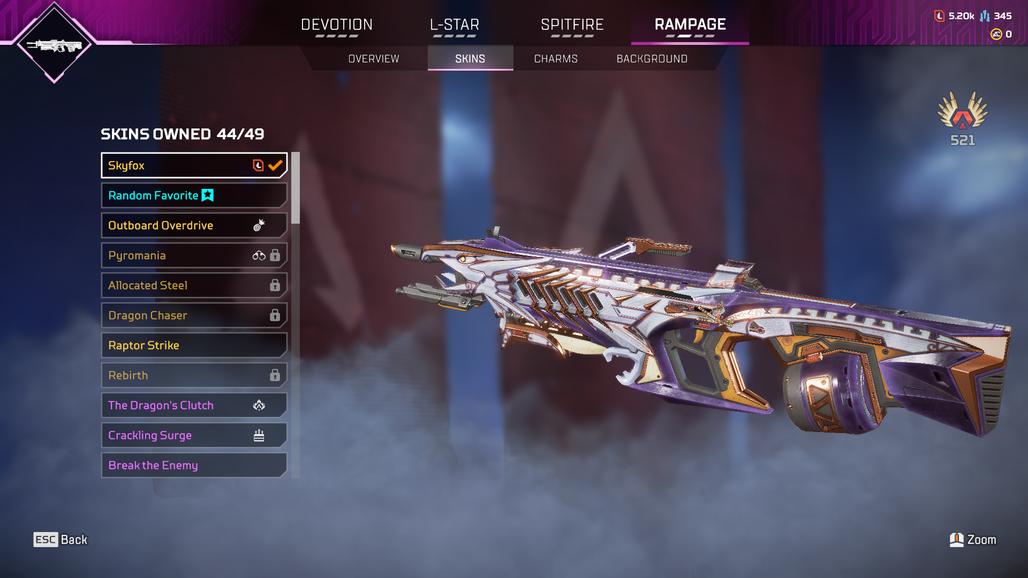Open the Charms sub-tab
The image size is (1028, 578).
pos(556,59)
